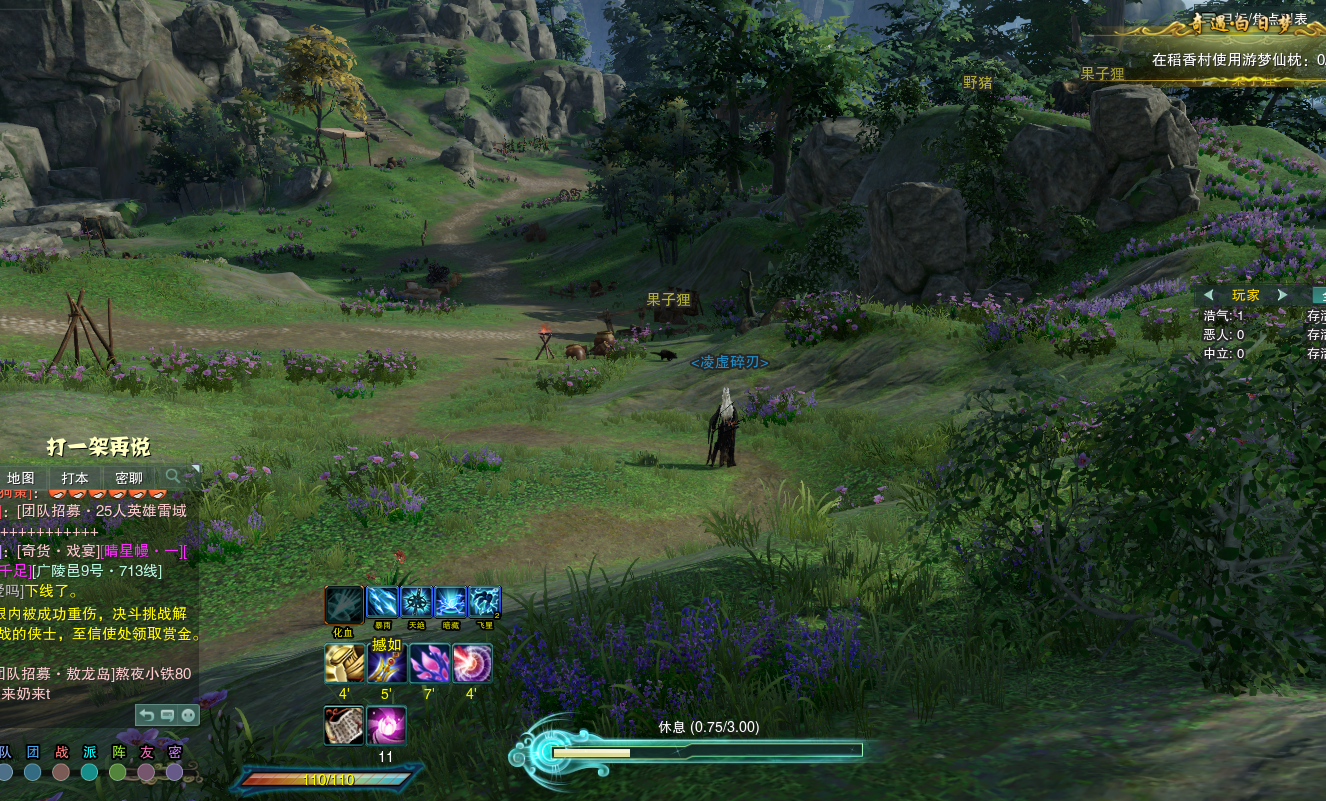The image size is (1326, 801).
Task: Use the pink lotus item
Action: coord(387,725)
